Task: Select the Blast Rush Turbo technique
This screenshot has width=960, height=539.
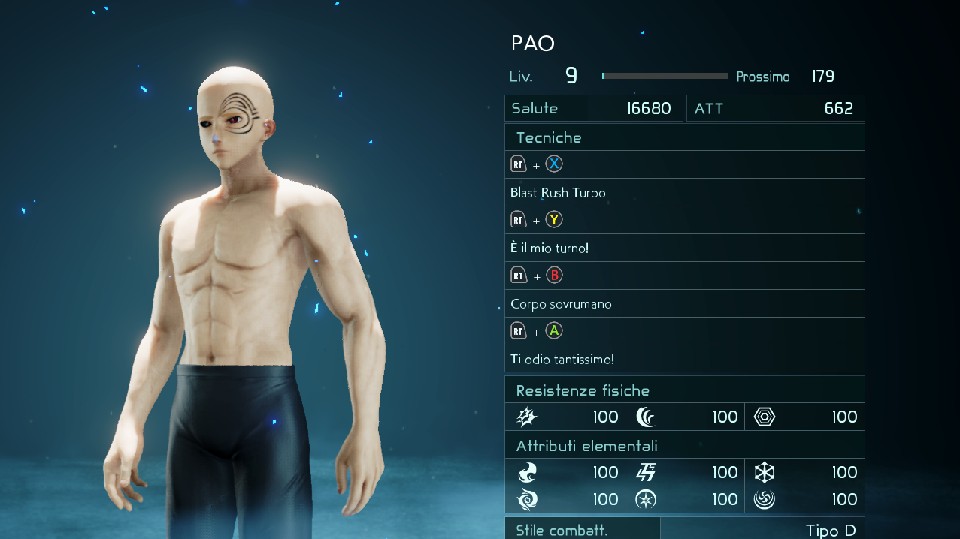Action: pos(558,192)
